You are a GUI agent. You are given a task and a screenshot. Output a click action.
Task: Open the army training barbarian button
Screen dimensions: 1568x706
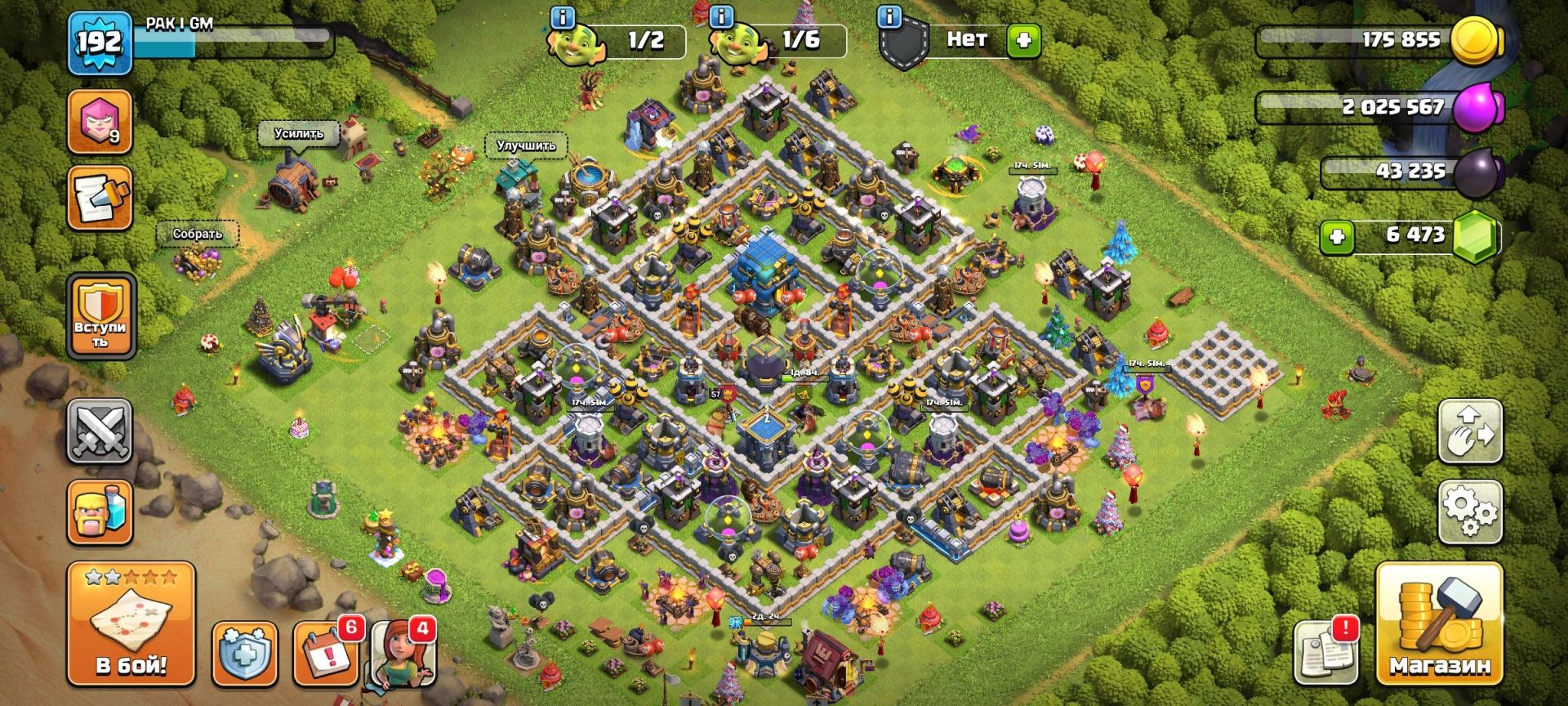click(x=100, y=512)
